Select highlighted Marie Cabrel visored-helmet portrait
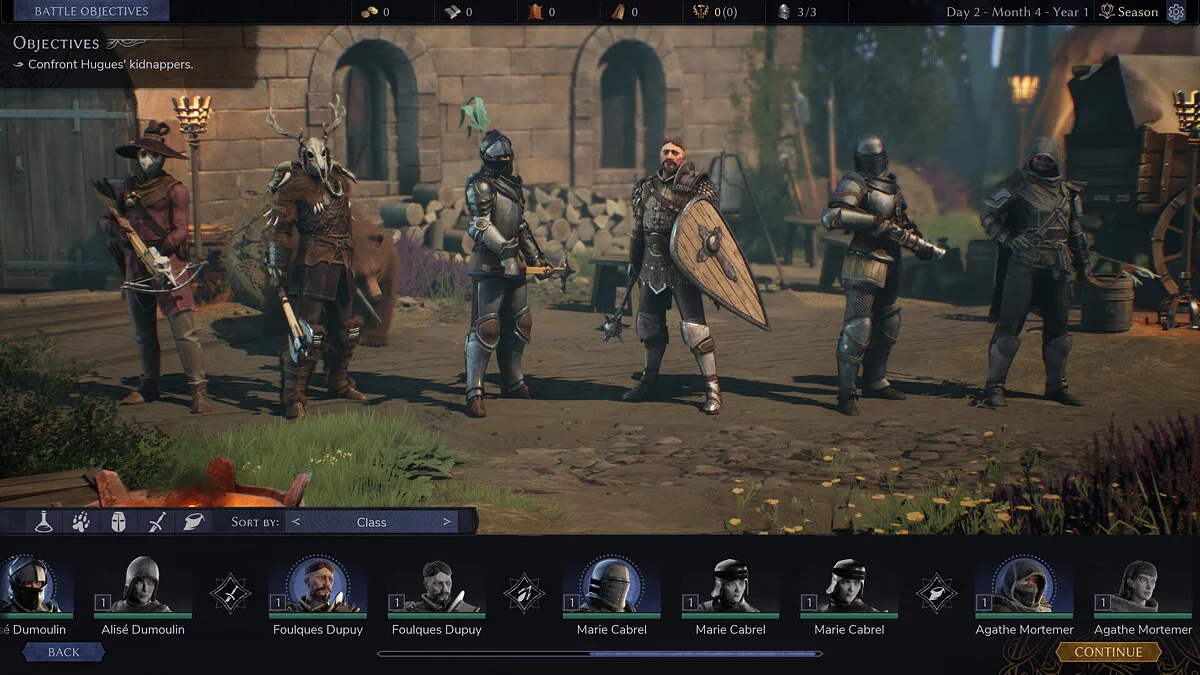The image size is (1200, 675). pyautogui.click(x=611, y=586)
